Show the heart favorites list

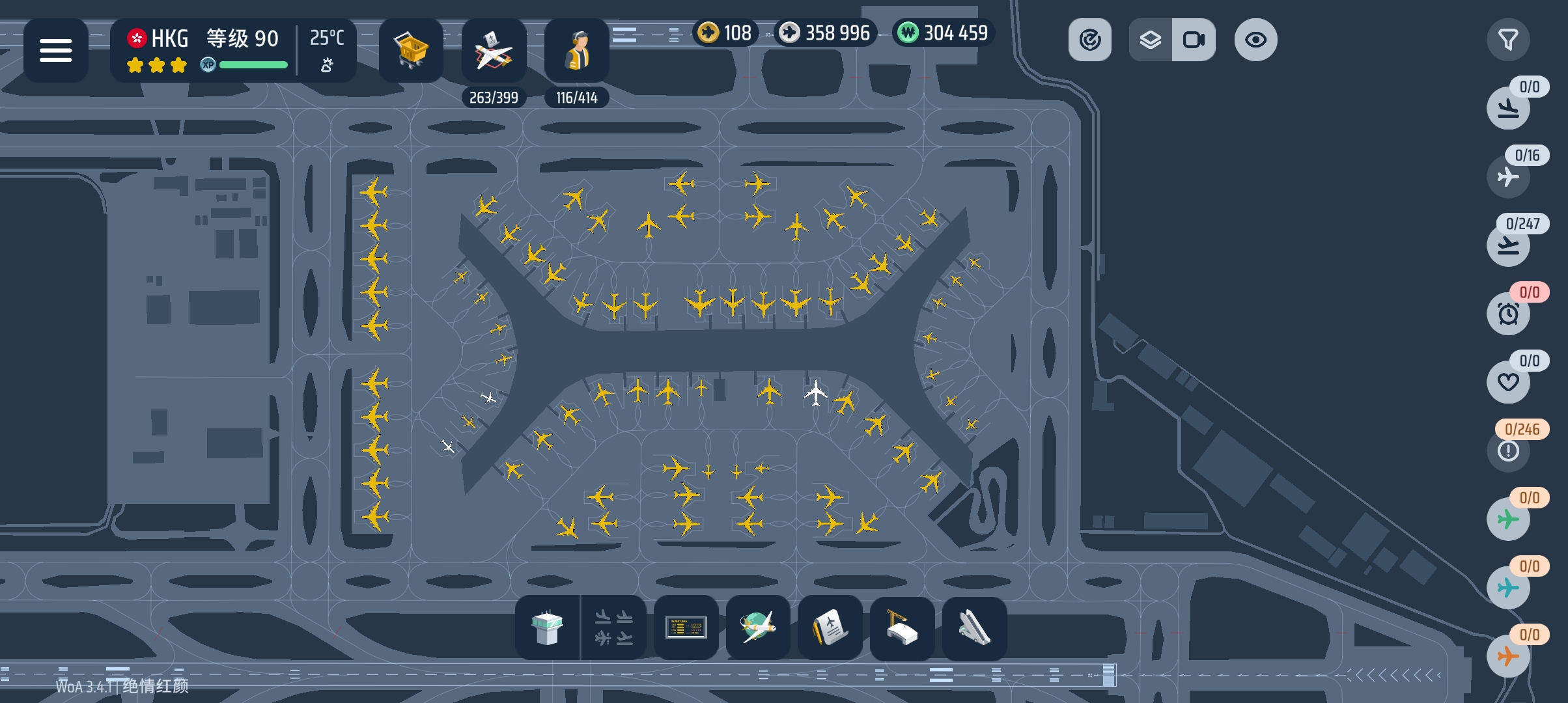pyautogui.click(x=1508, y=382)
